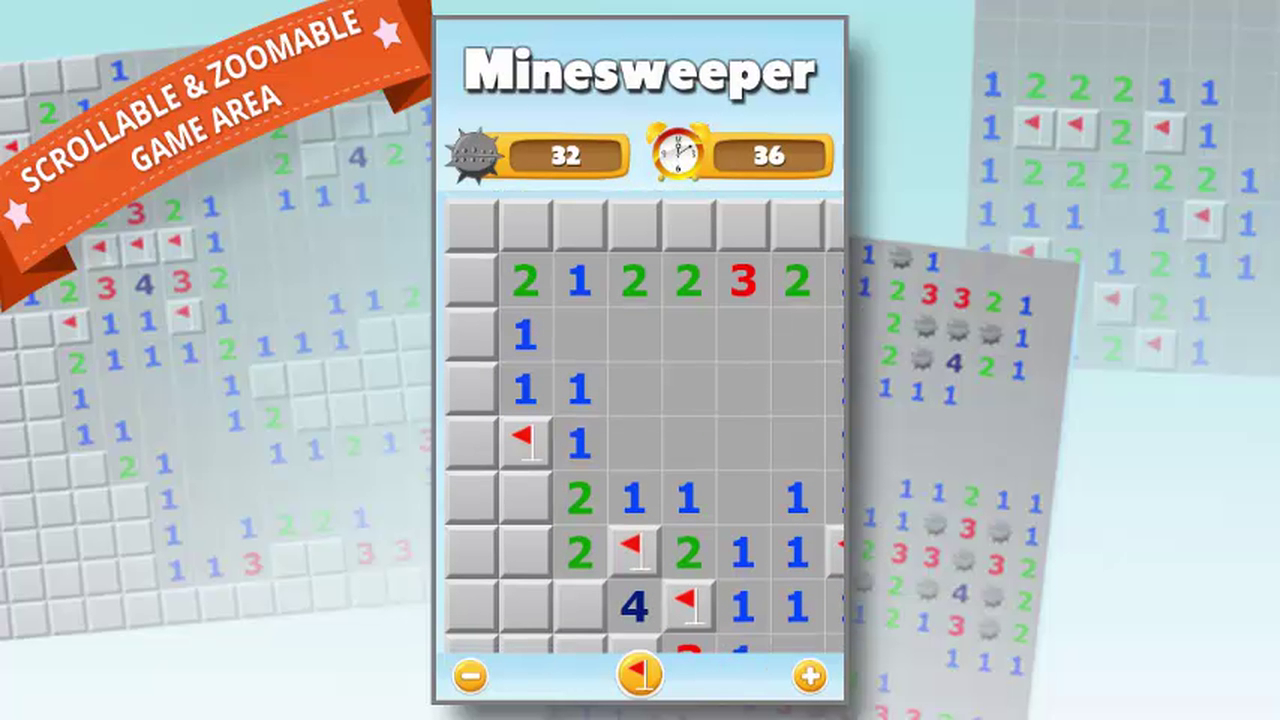This screenshot has height=720, width=1280.
Task: Click the red 3 numbered cell
Action: 742,281
